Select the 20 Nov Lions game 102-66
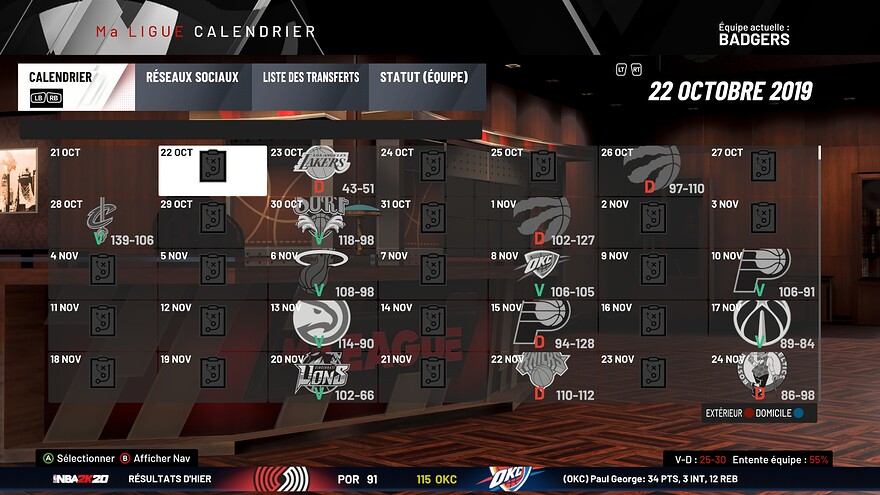Screen dimensions: 880x495 point(322,378)
